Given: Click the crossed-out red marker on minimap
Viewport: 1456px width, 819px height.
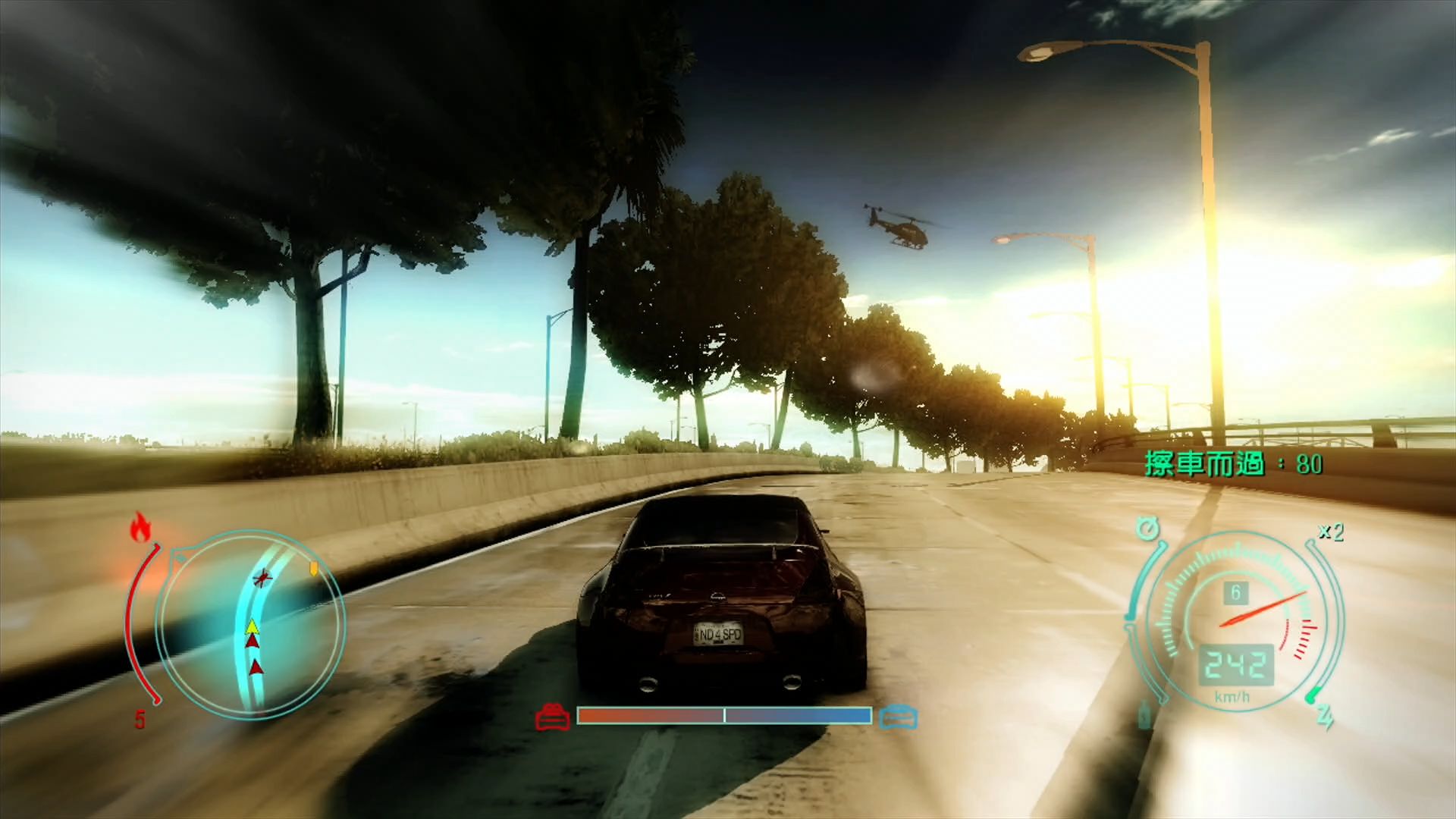Looking at the screenshot, I should click(x=262, y=578).
